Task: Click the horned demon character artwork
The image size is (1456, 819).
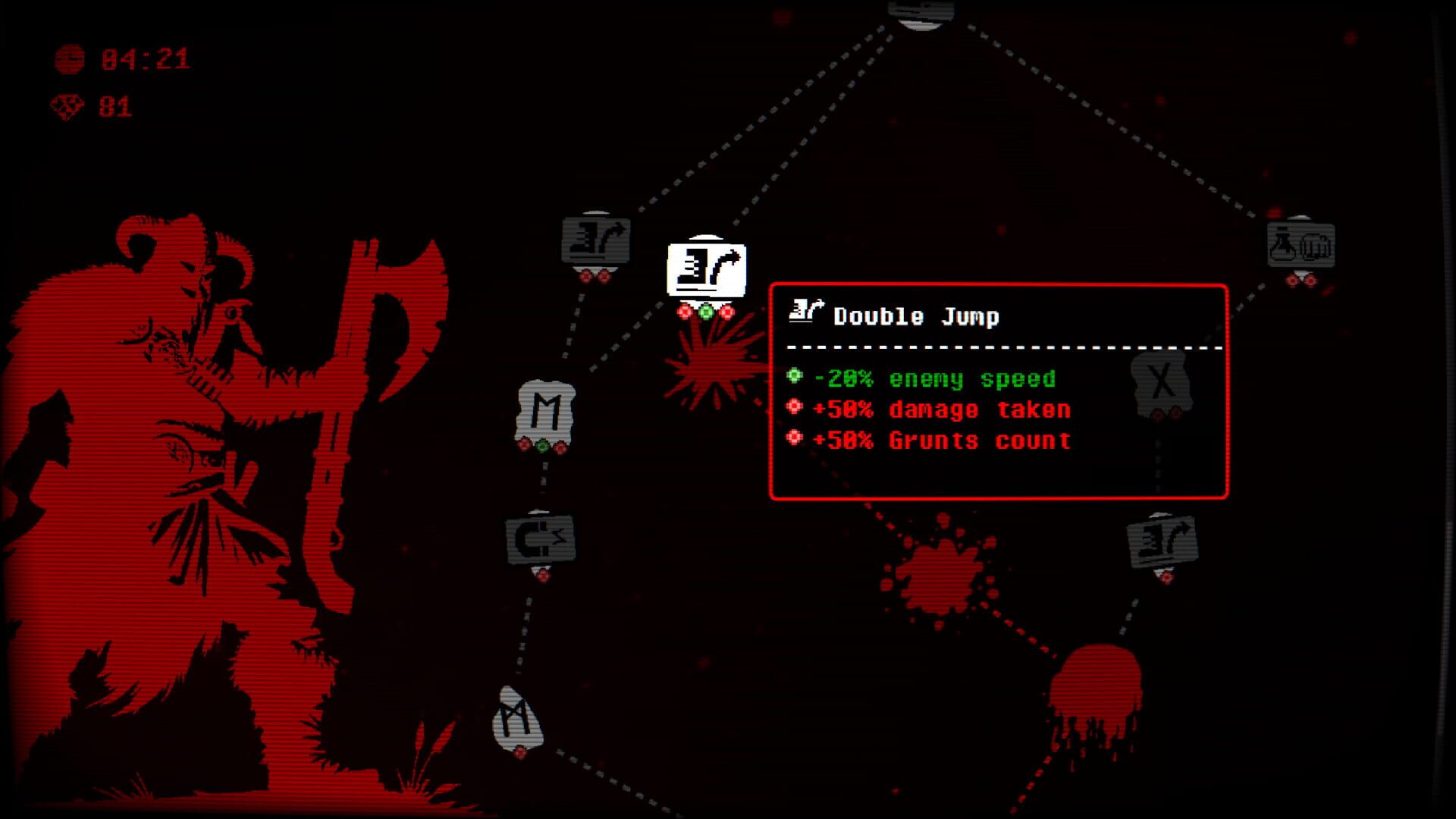Action: point(190,455)
